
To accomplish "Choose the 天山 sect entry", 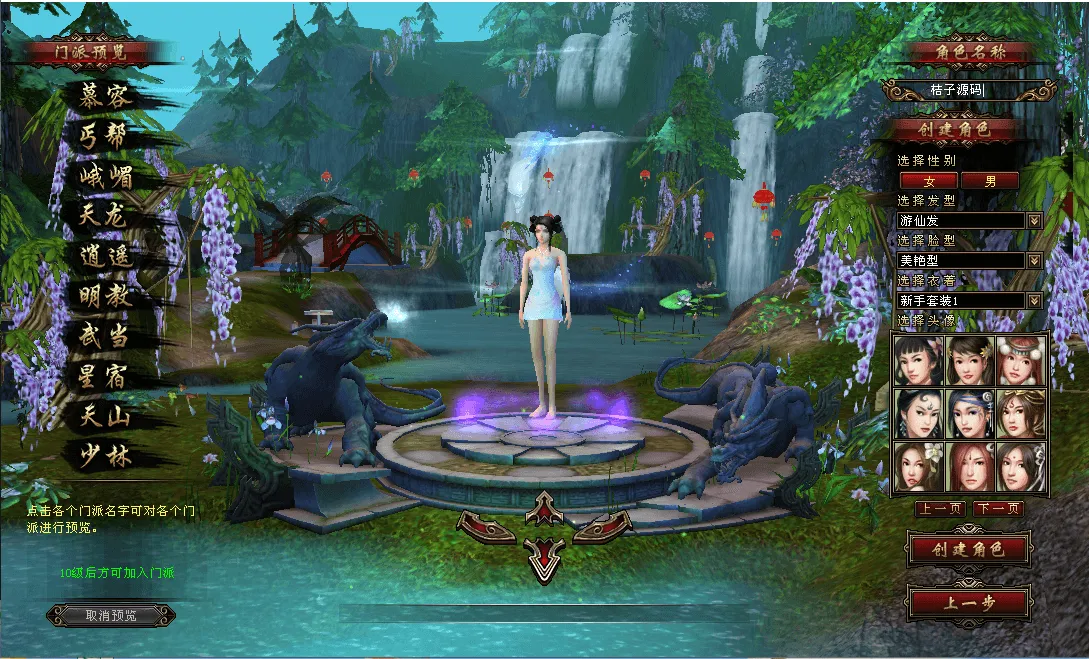I will [x=106, y=415].
